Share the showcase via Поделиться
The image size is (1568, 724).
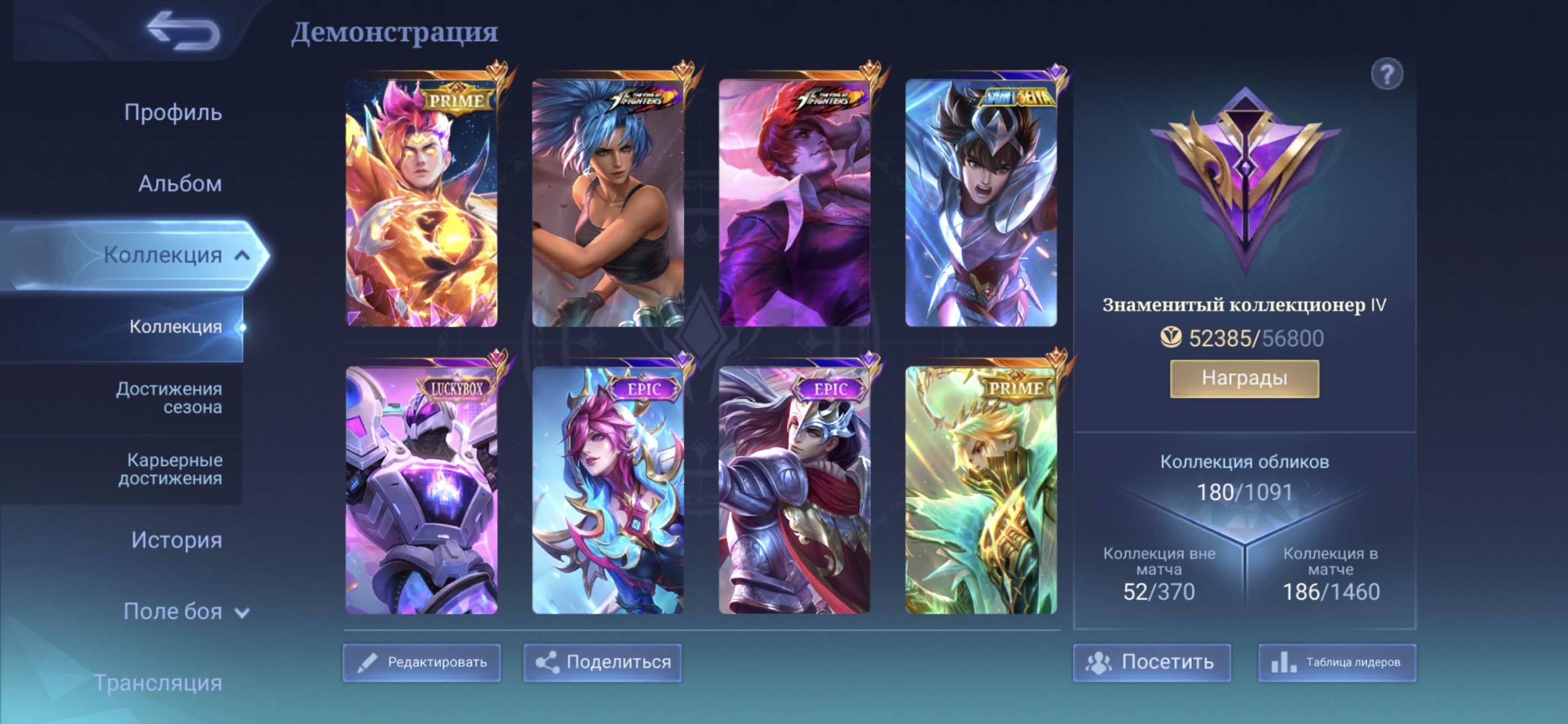pos(602,662)
